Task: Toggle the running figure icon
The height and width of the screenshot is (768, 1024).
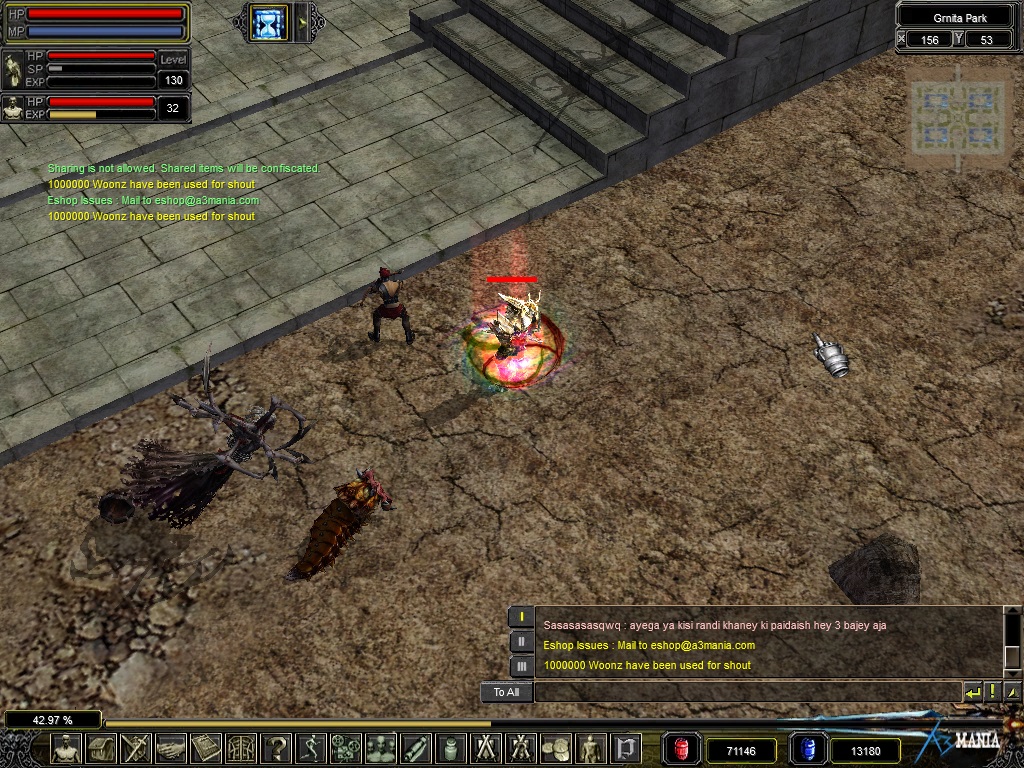Action: [311, 748]
